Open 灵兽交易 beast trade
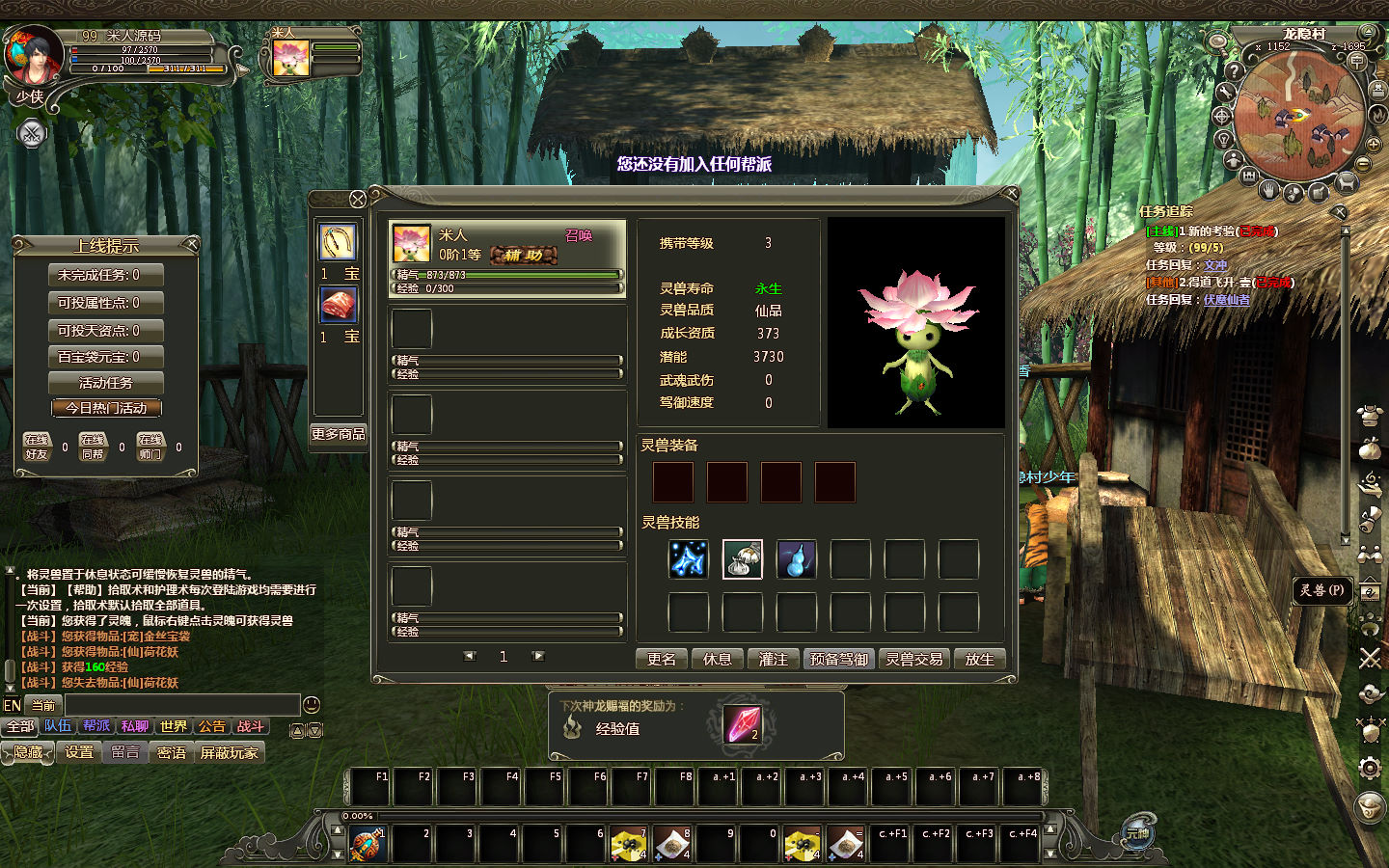 coord(913,659)
